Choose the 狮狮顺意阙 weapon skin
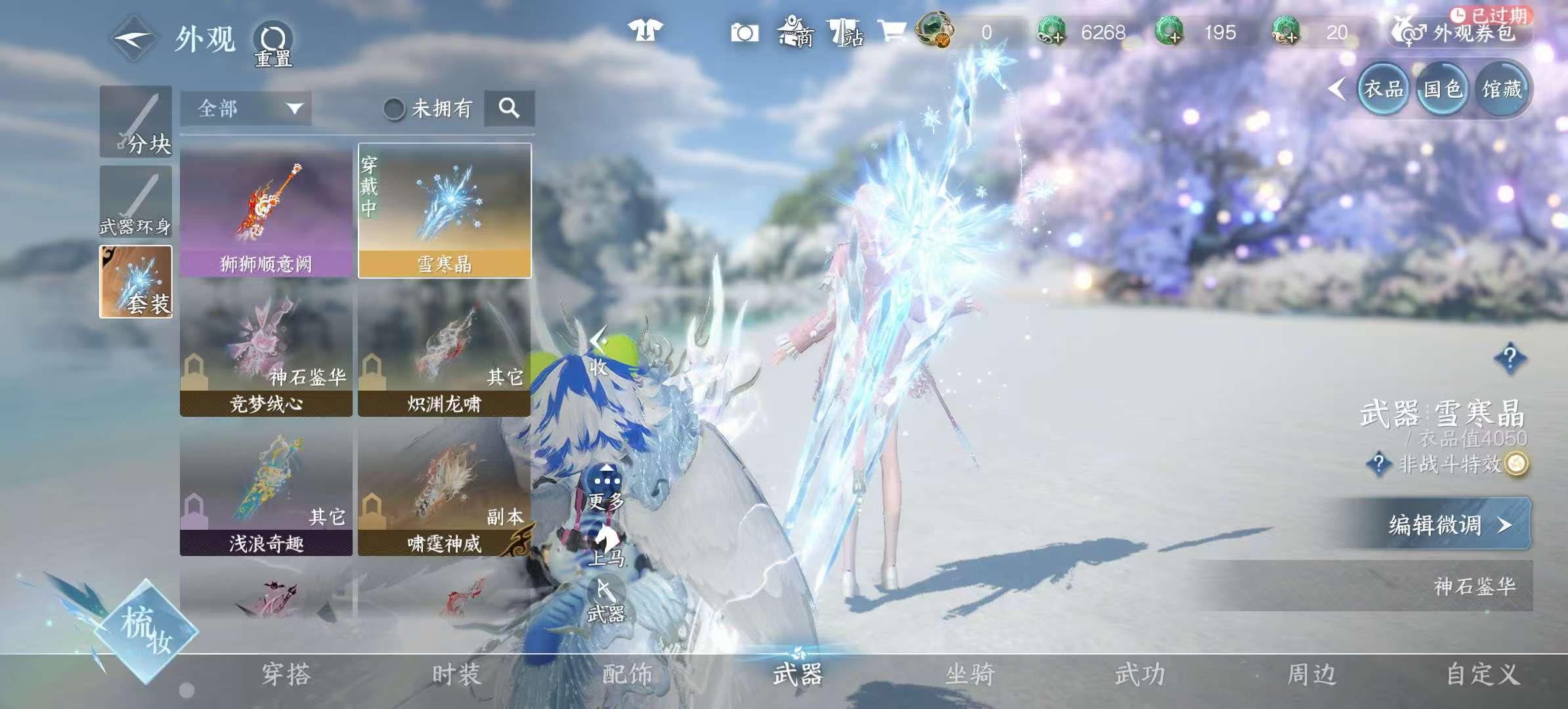The width and height of the screenshot is (1568, 709). point(266,211)
